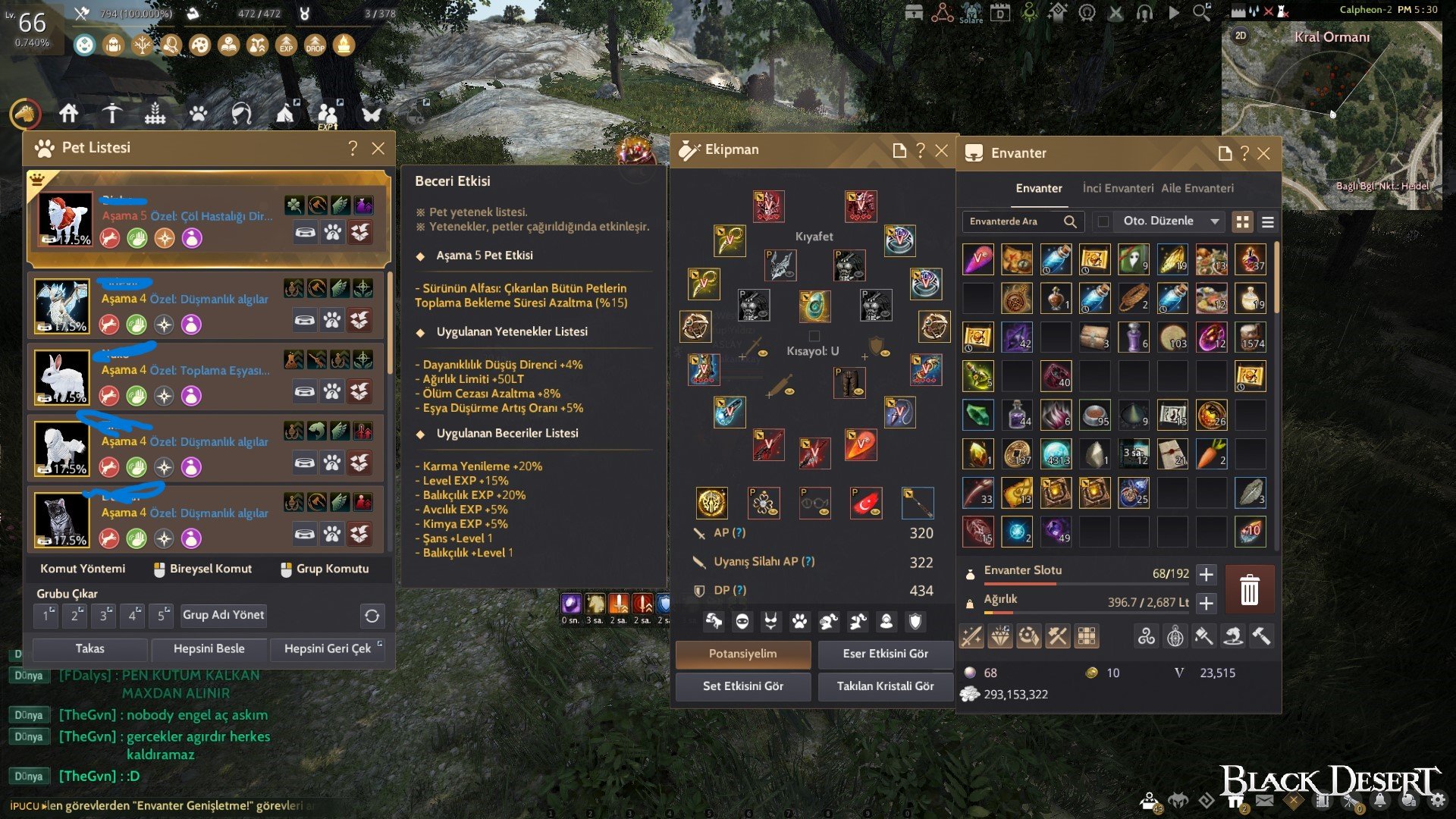
Task: Show Set Etkisini Gör
Action: pos(742,686)
